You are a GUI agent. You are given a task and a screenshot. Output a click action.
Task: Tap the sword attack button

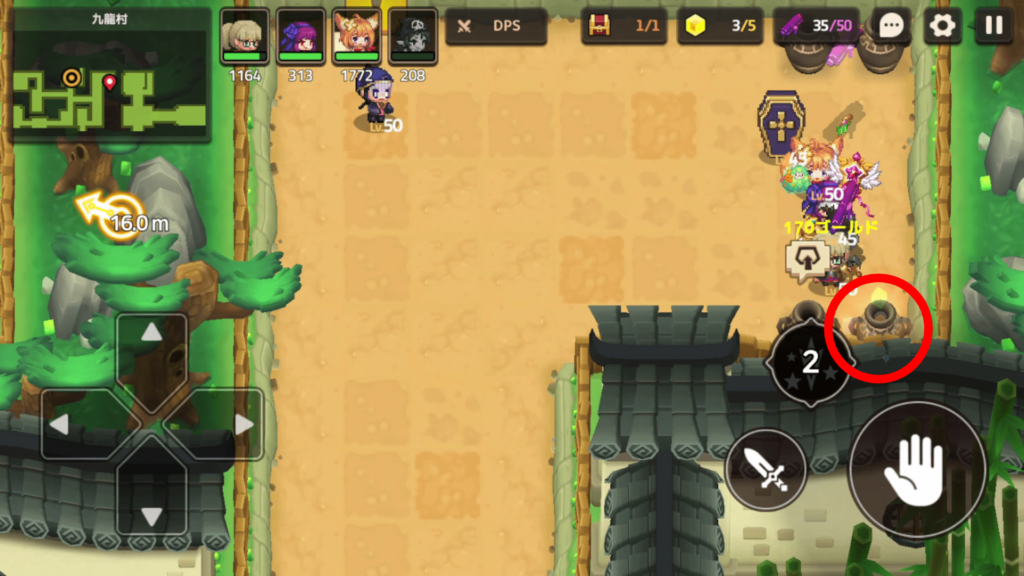[766, 470]
